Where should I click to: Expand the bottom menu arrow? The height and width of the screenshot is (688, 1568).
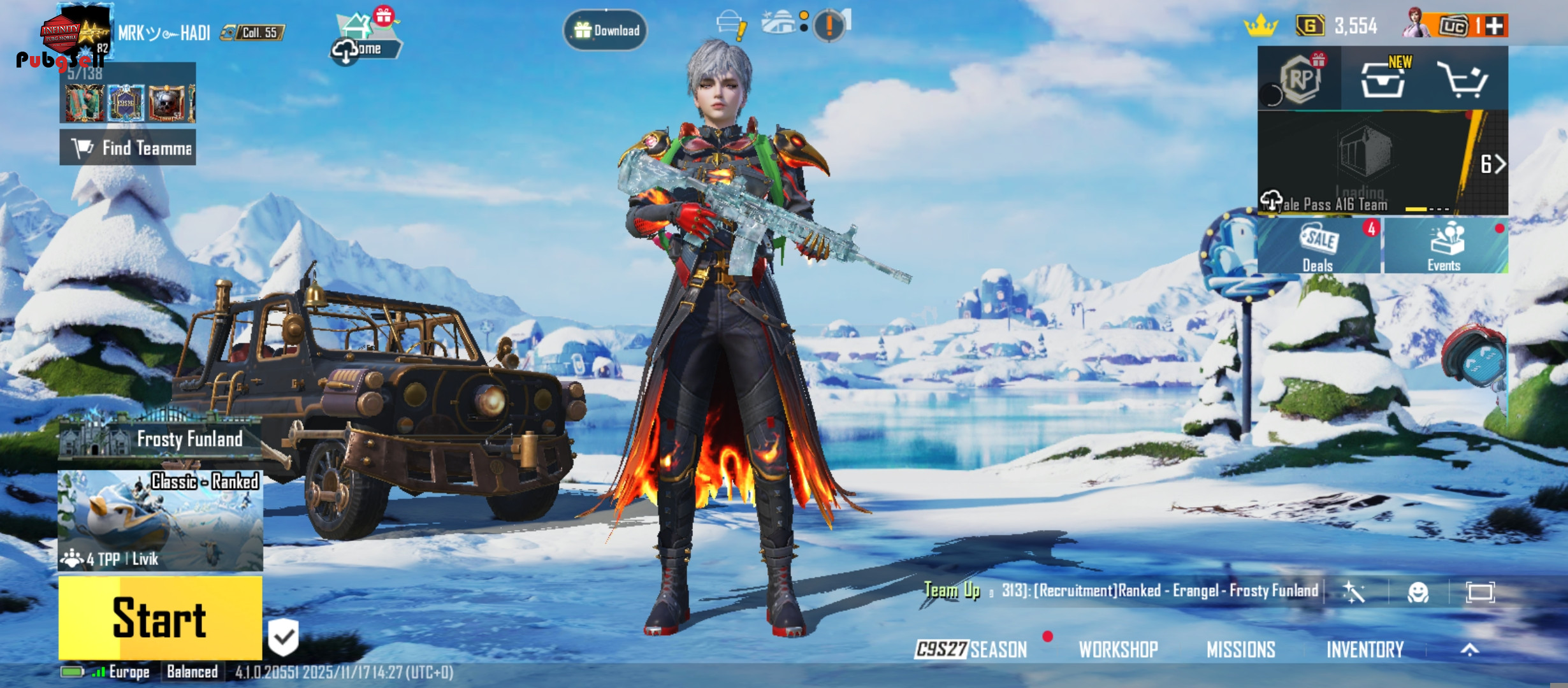tap(1470, 649)
